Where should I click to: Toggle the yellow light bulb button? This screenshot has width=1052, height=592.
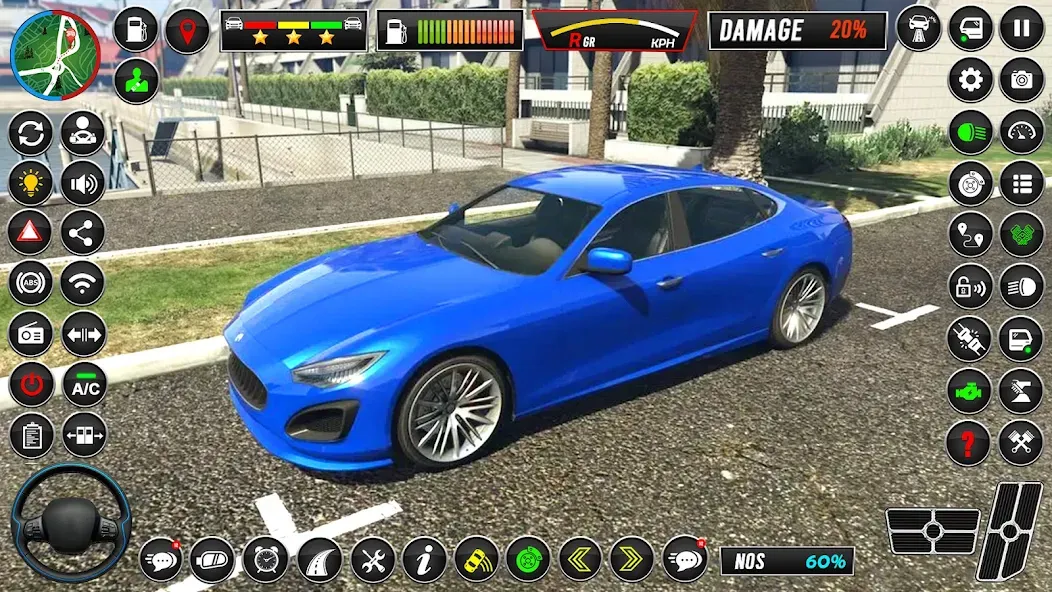click(x=31, y=183)
